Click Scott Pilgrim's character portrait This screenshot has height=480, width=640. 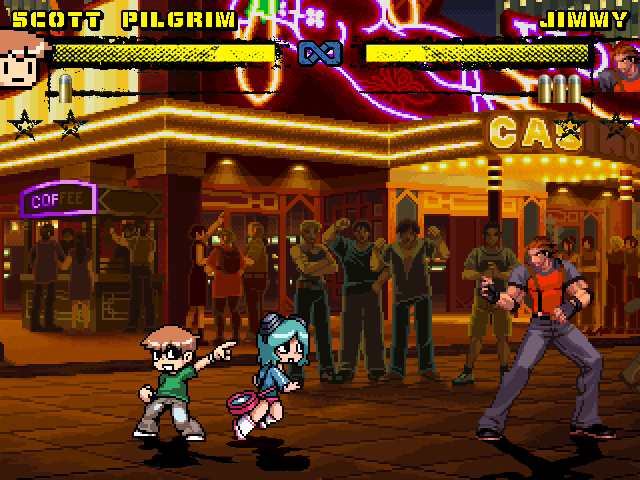click(20, 58)
